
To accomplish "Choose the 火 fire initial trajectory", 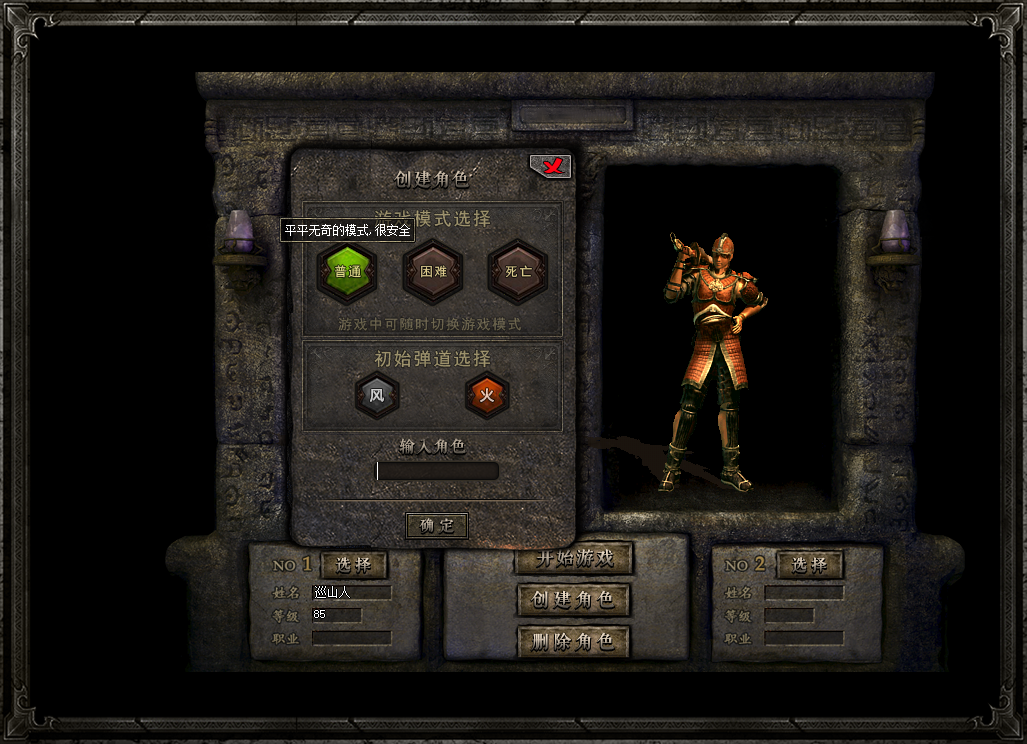I will (x=487, y=396).
